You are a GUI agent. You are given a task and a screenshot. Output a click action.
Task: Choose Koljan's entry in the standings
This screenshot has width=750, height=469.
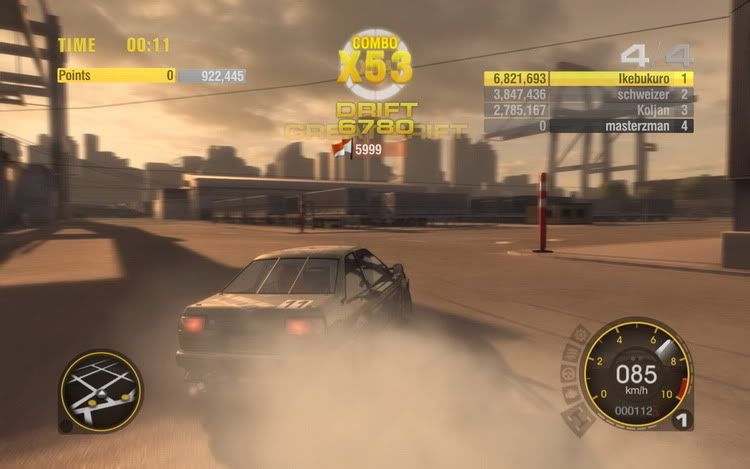point(588,110)
